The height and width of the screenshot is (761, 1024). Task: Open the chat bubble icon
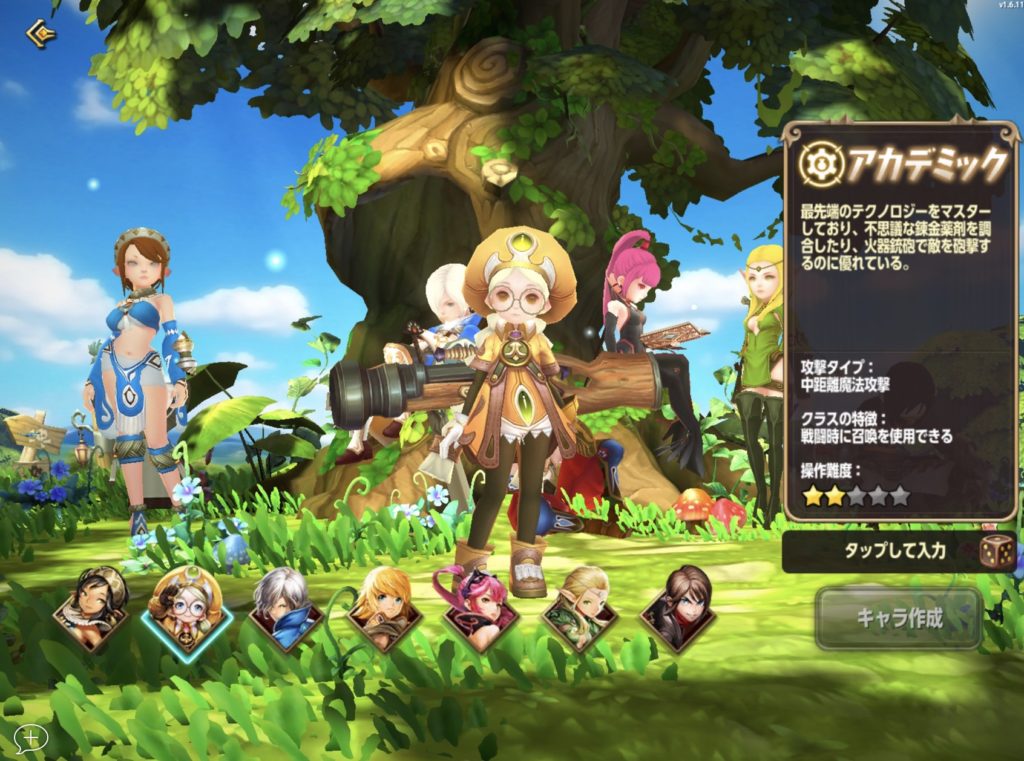pos(31,738)
